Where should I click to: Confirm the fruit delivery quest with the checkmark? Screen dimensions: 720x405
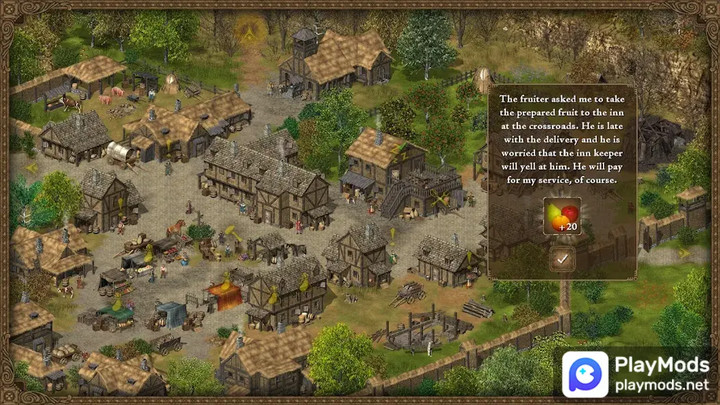point(562,259)
